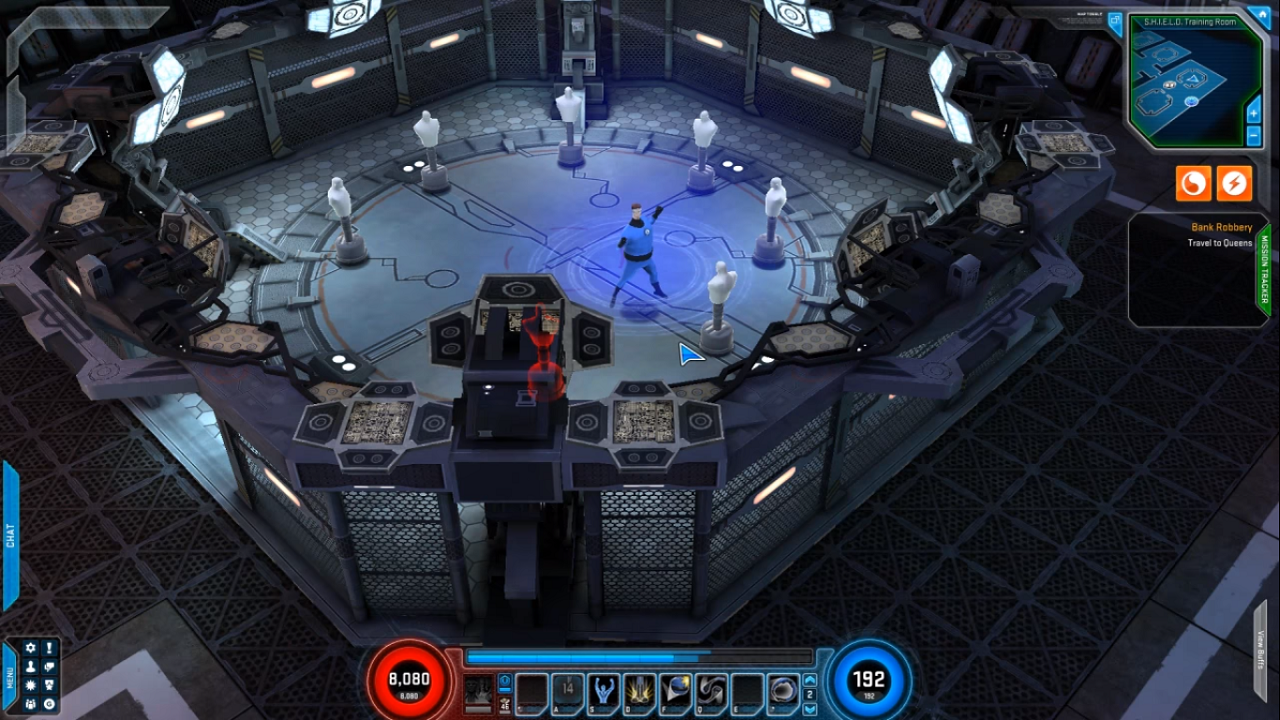
Task: Click the orange lightning bolt button
Action: (1234, 183)
